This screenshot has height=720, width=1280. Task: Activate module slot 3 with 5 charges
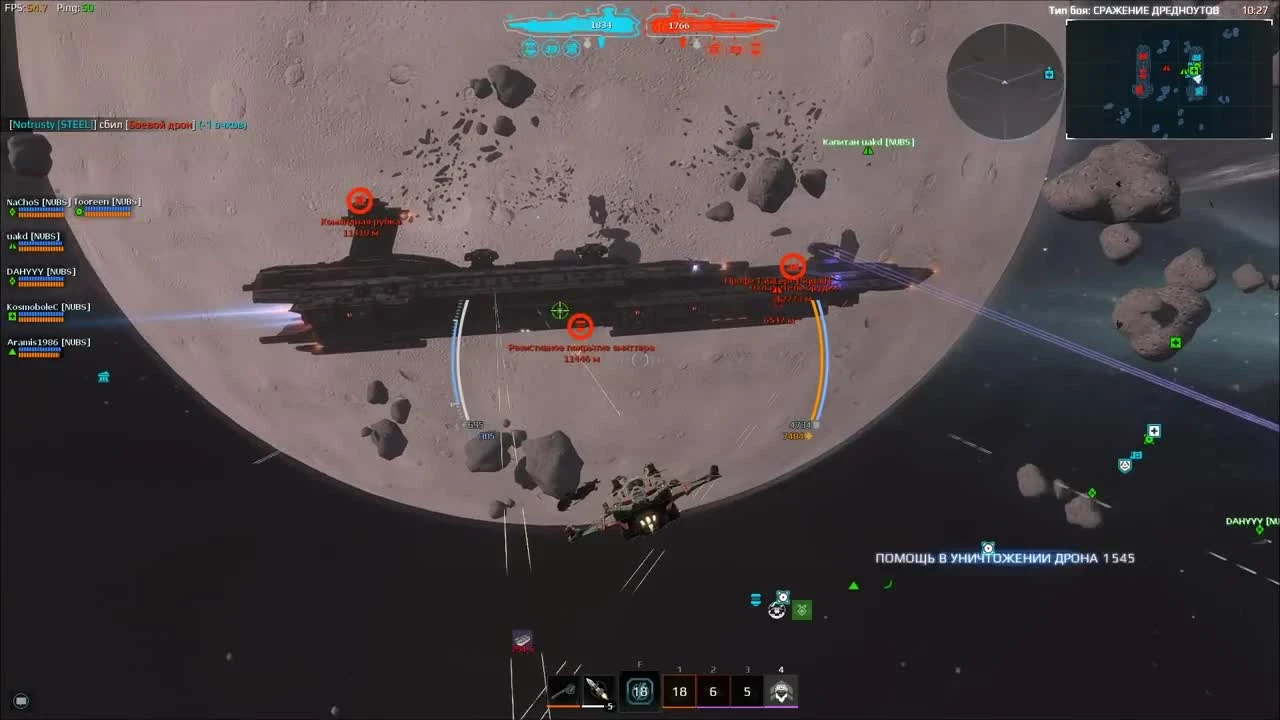tap(747, 691)
